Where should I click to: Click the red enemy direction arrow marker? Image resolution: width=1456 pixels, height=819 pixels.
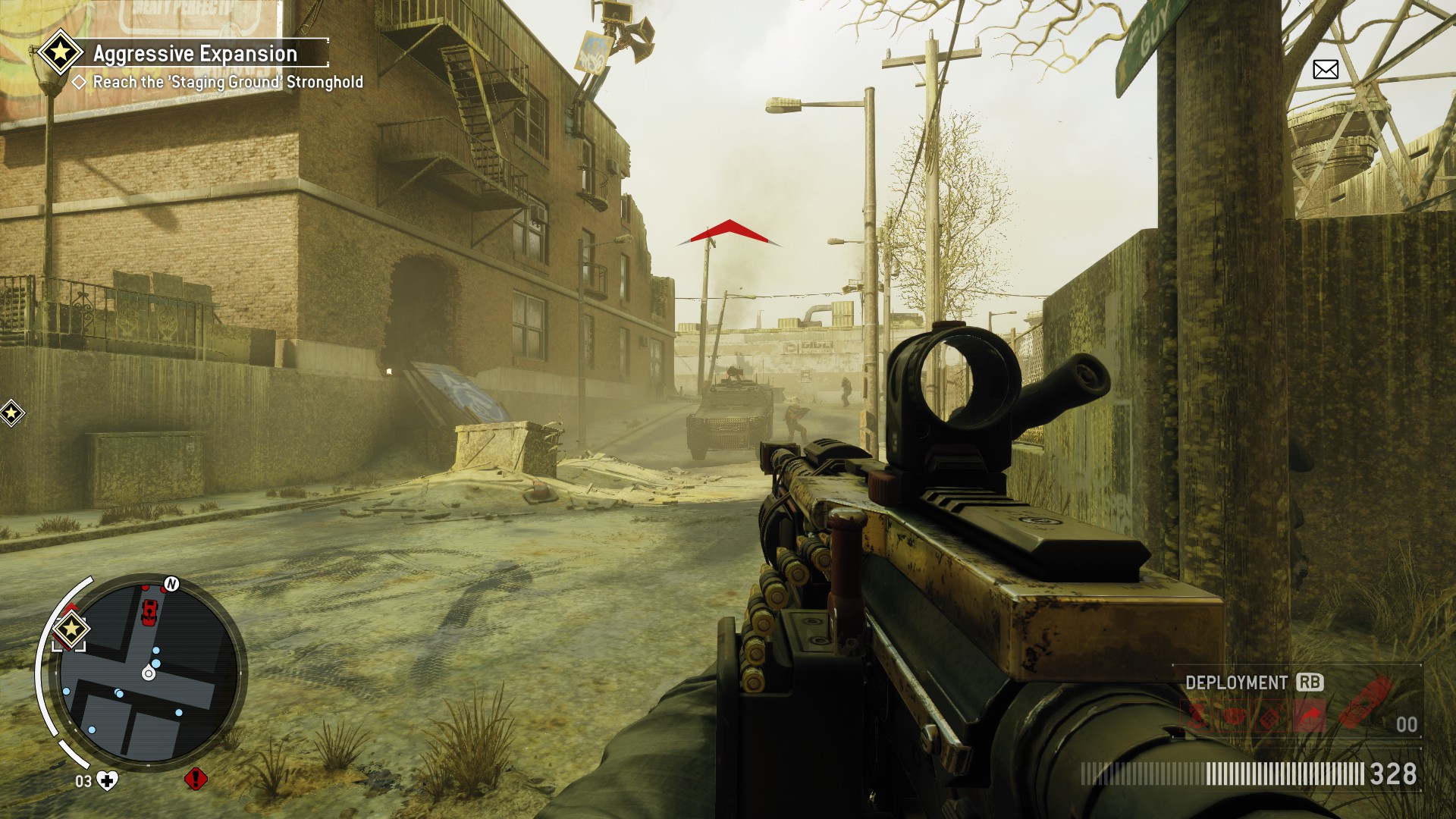tap(730, 231)
